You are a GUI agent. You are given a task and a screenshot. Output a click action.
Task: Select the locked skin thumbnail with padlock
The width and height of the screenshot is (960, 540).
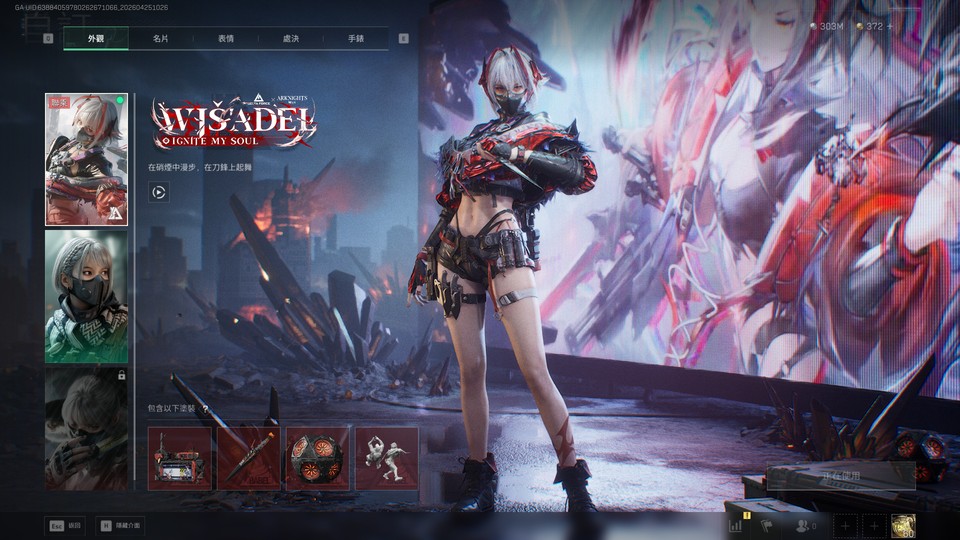click(86, 428)
